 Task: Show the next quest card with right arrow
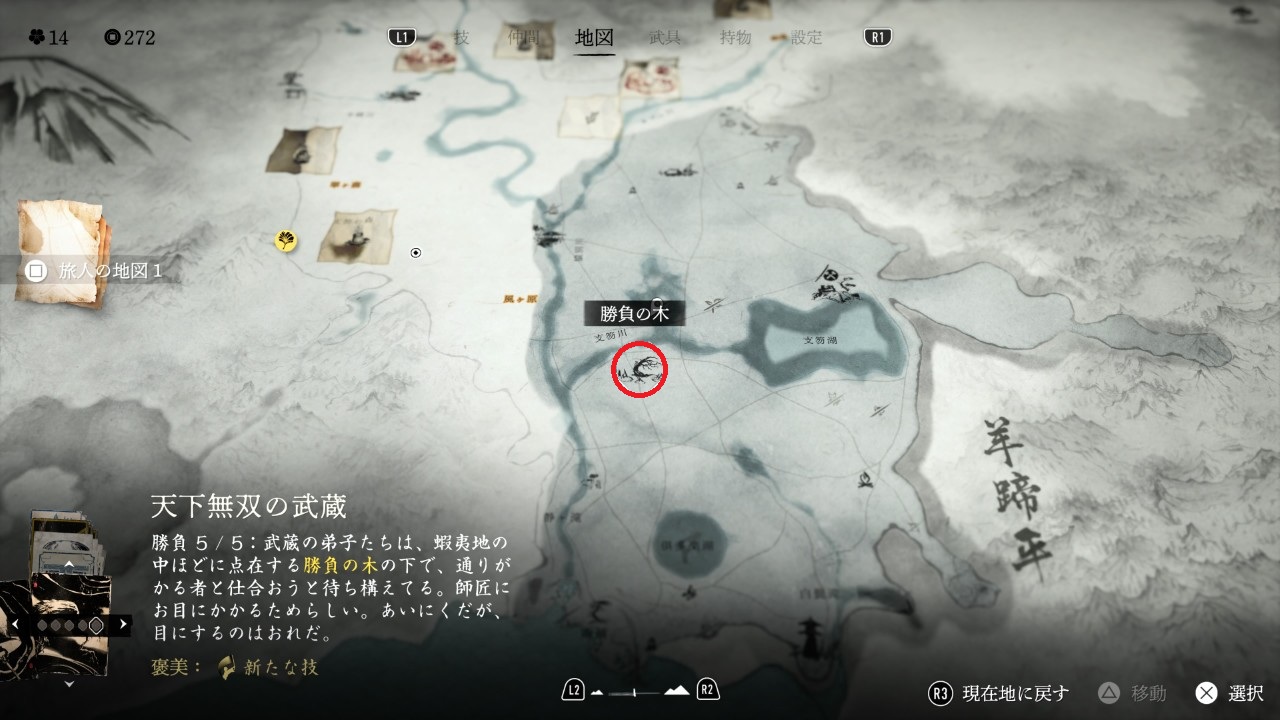[123, 625]
